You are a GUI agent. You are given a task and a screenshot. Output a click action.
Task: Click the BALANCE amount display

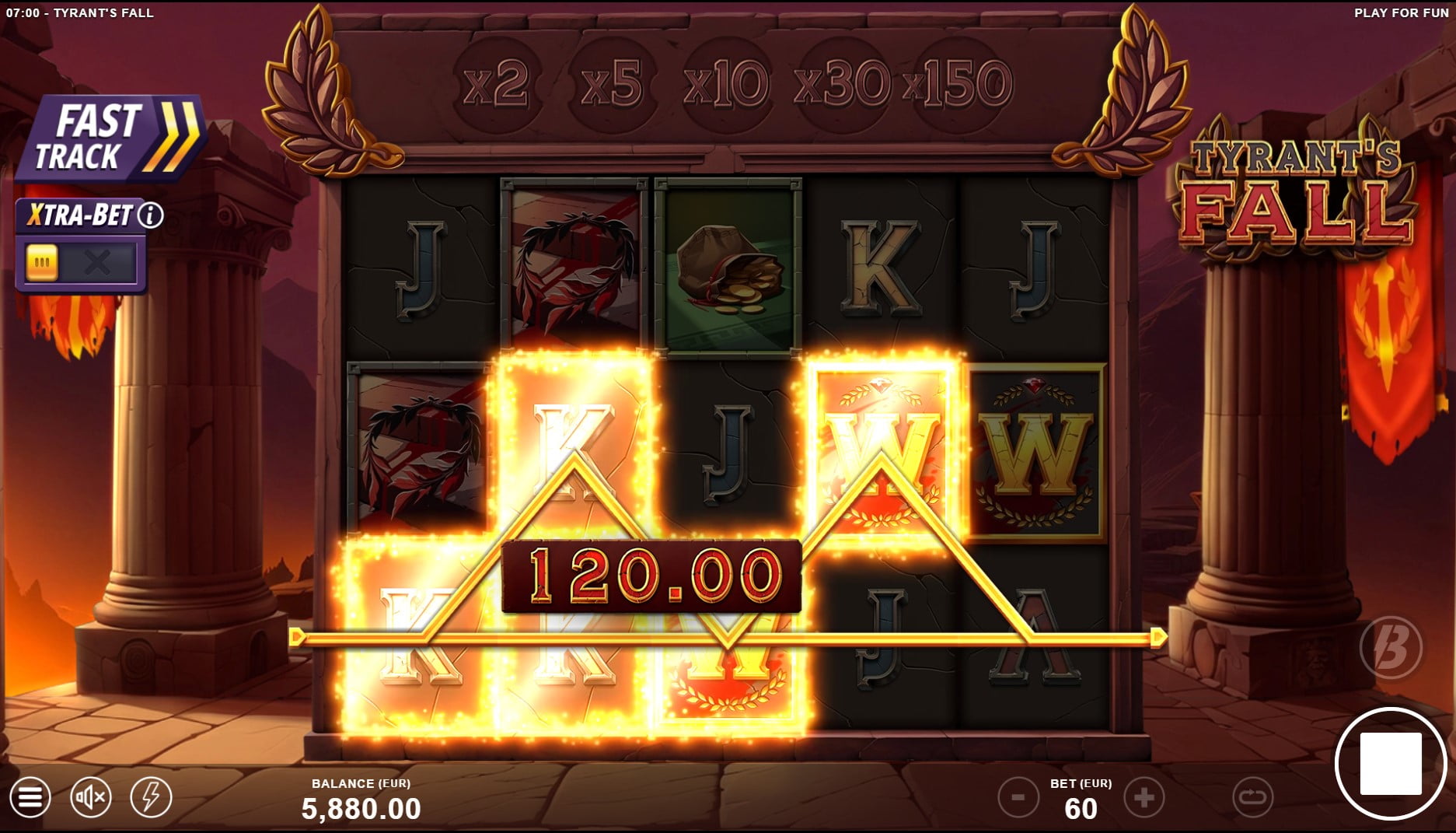pos(362,807)
